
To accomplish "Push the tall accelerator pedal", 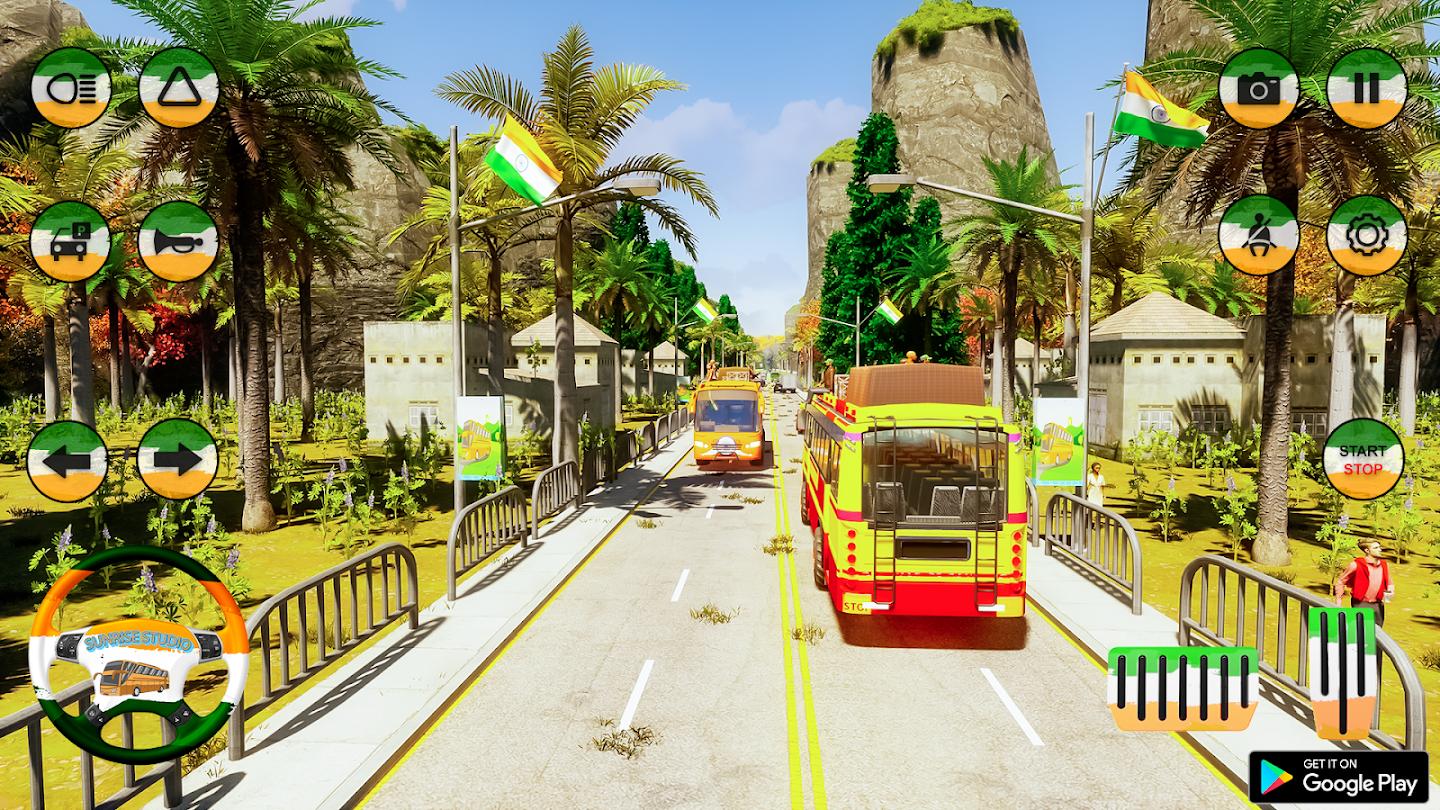I will (1342, 672).
